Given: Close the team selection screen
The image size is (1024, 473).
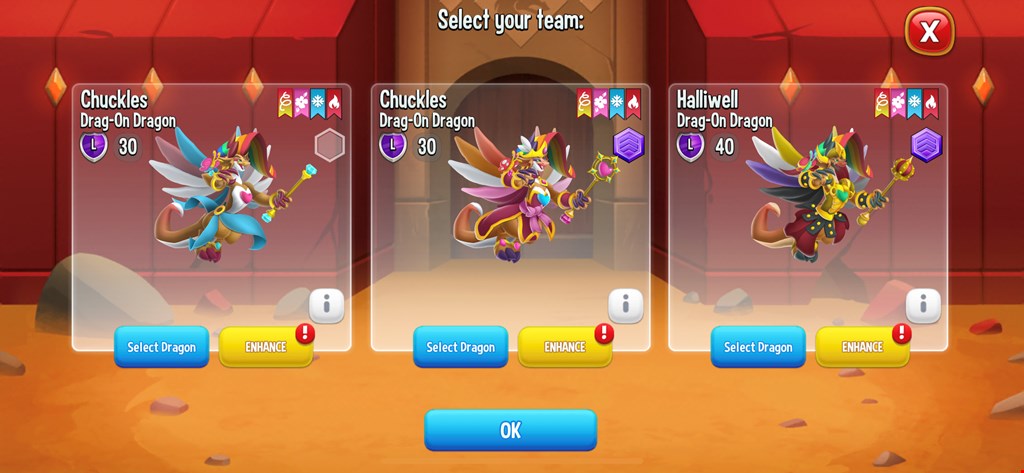Looking at the screenshot, I should tap(929, 31).
